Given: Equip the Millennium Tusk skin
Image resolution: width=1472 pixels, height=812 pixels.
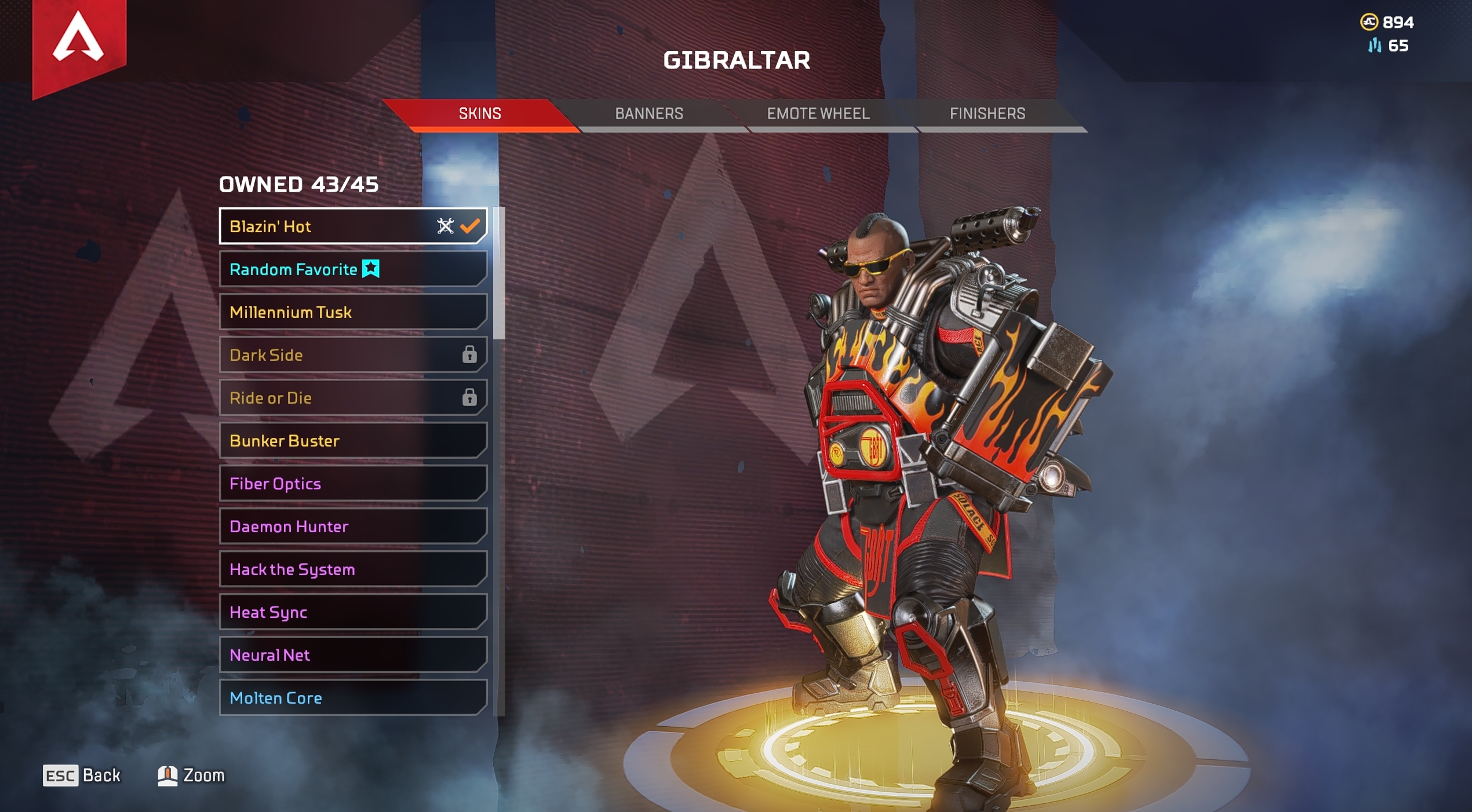Looking at the screenshot, I should 352,312.
